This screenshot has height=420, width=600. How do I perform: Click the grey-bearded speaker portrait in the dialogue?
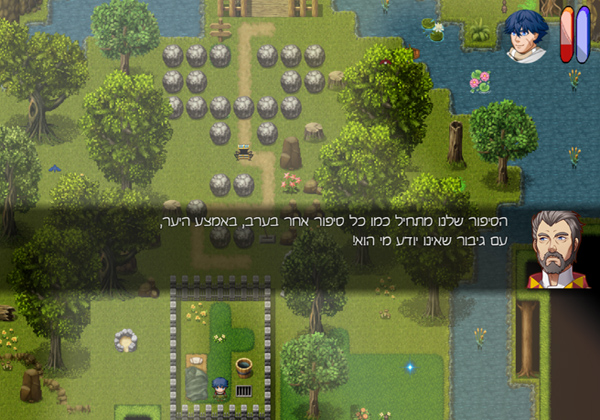[x=556, y=250]
